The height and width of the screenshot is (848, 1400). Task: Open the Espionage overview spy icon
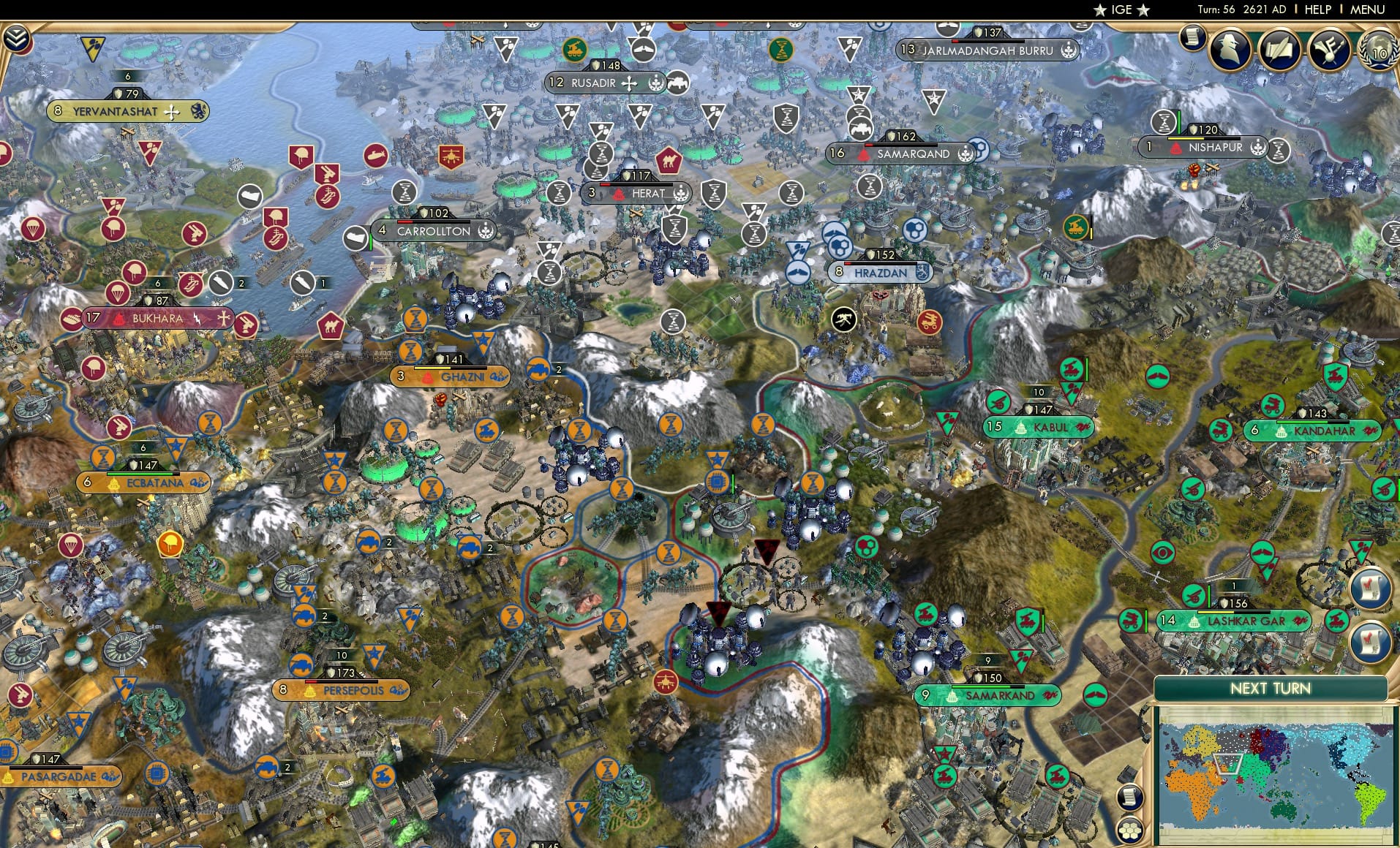pyautogui.click(x=1231, y=50)
